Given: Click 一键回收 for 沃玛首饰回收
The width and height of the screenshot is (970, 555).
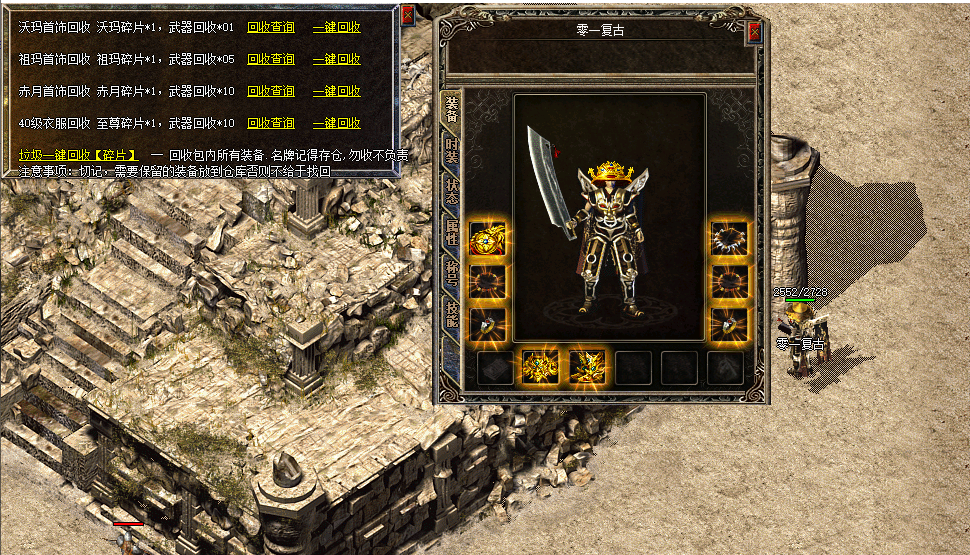Looking at the screenshot, I should (x=337, y=27).
